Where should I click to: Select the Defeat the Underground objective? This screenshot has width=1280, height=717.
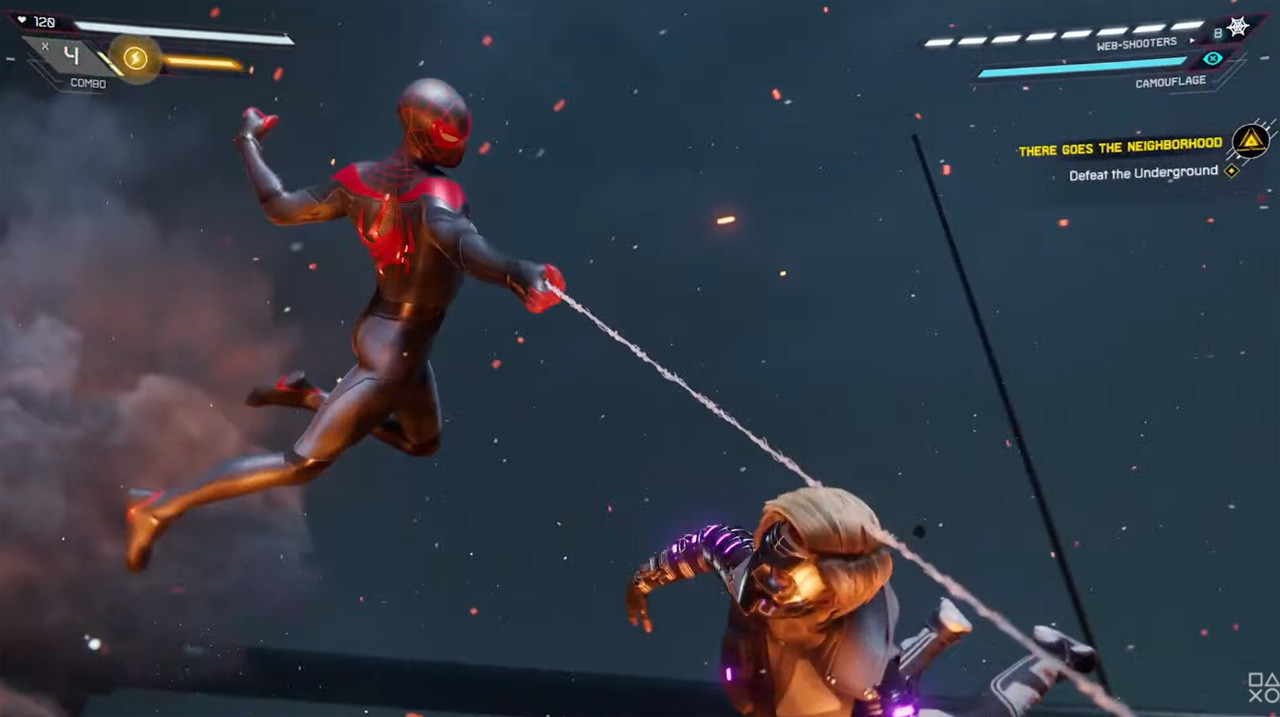point(1143,174)
